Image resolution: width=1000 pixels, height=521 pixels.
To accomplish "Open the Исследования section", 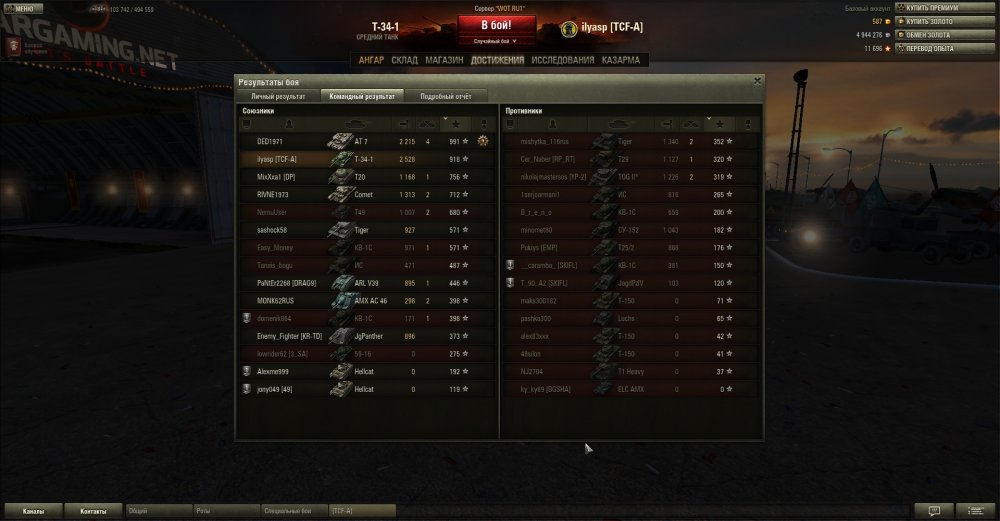I will click(x=563, y=60).
